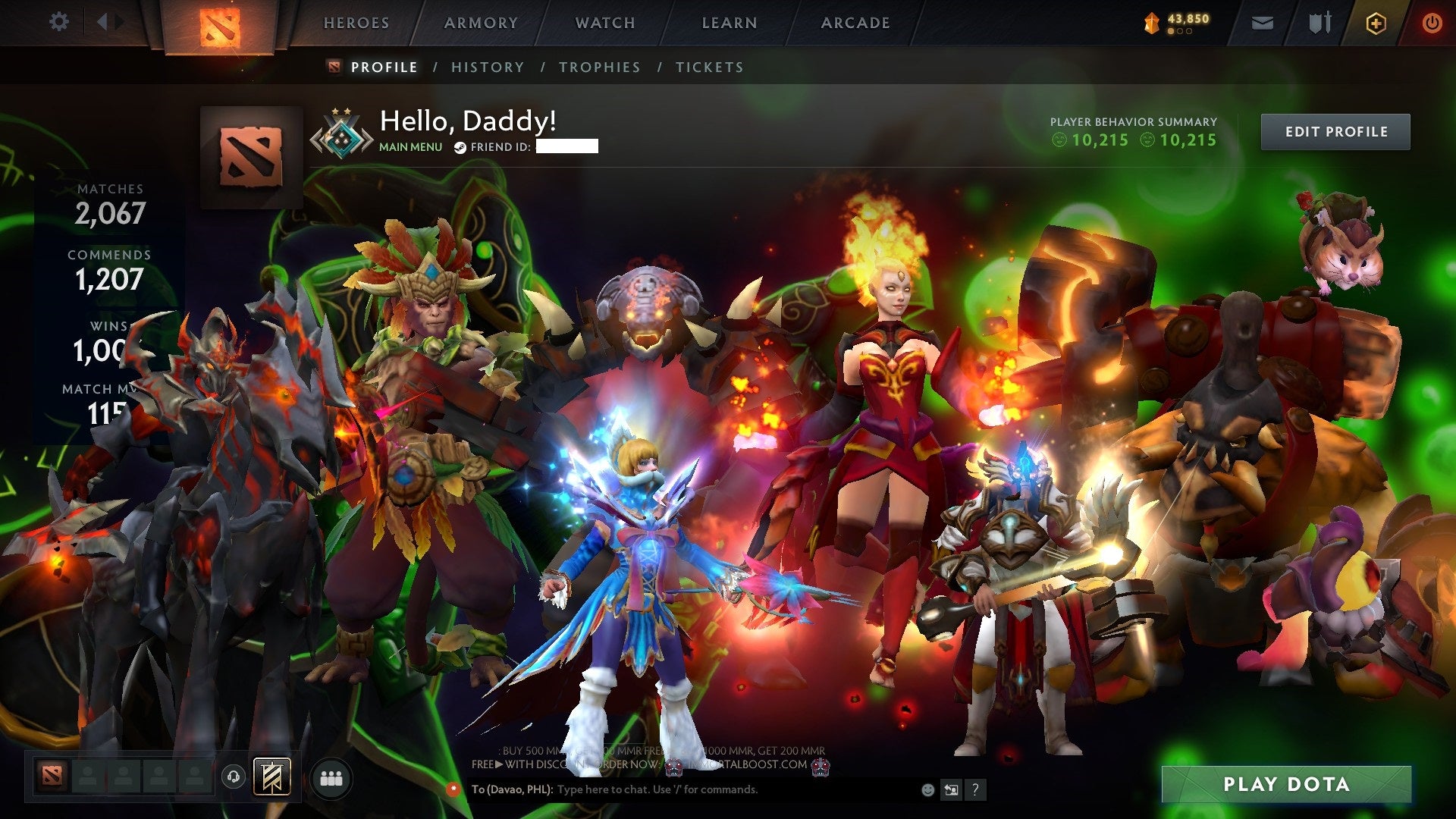Open the party finder people icon
This screenshot has height=819, width=1456.
click(x=331, y=778)
